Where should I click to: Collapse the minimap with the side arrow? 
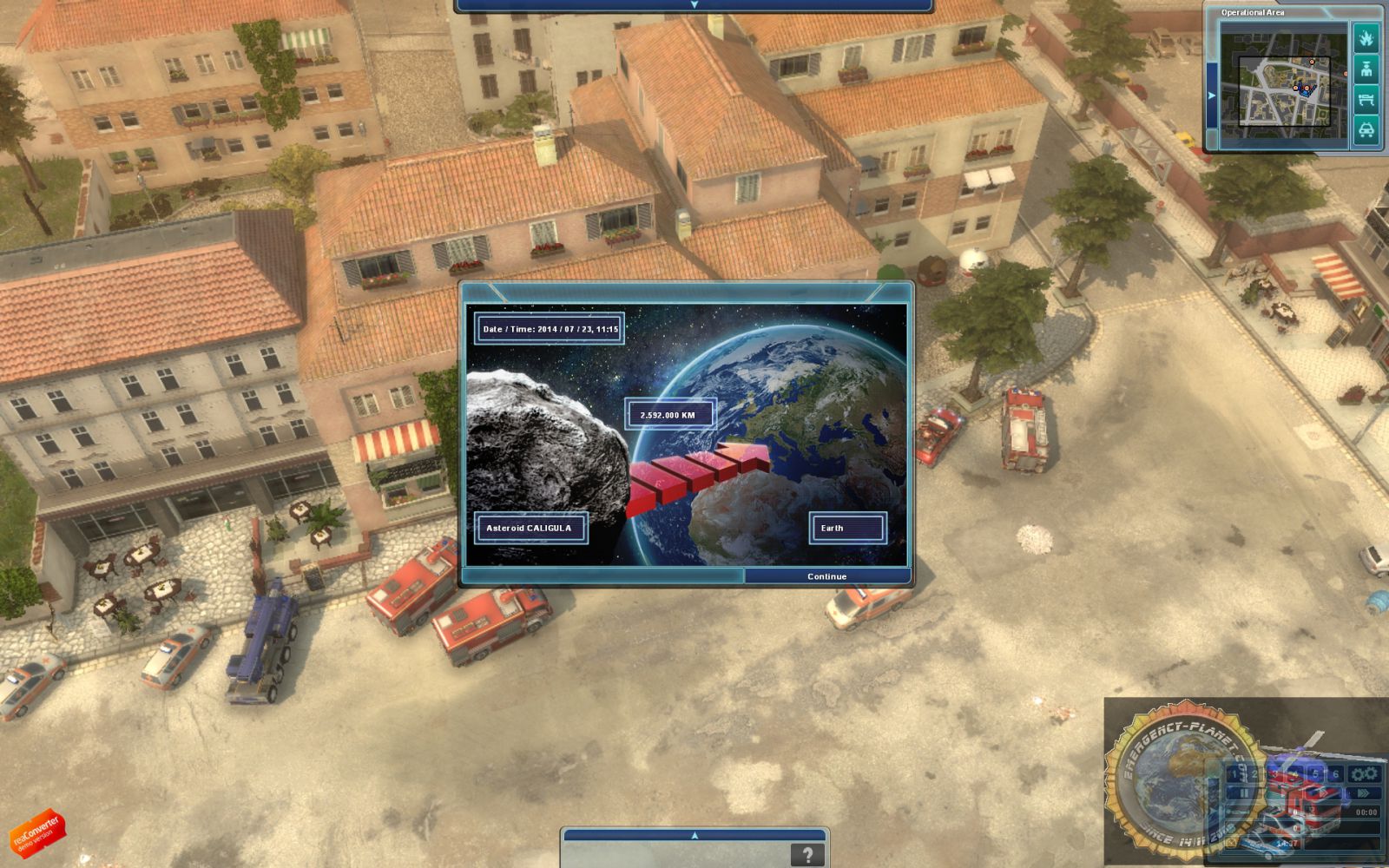1212,95
